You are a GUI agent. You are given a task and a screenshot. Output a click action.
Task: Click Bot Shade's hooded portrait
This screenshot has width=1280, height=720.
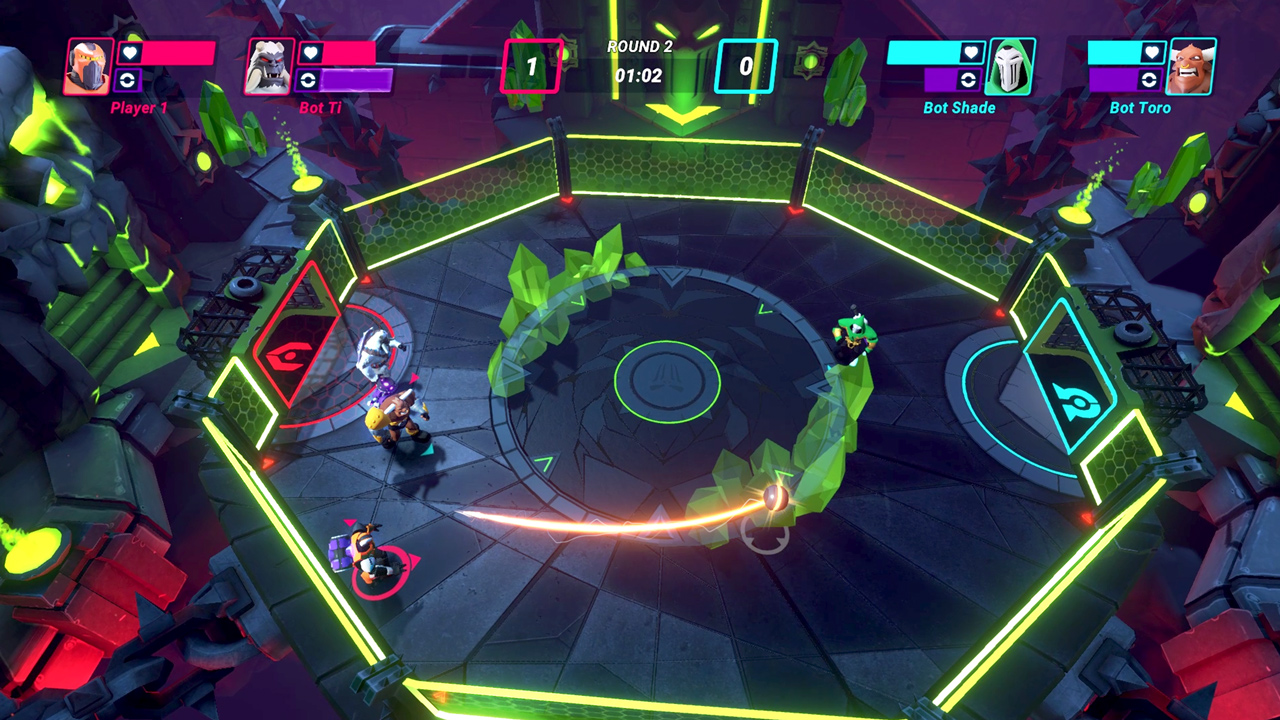[x=1009, y=65]
